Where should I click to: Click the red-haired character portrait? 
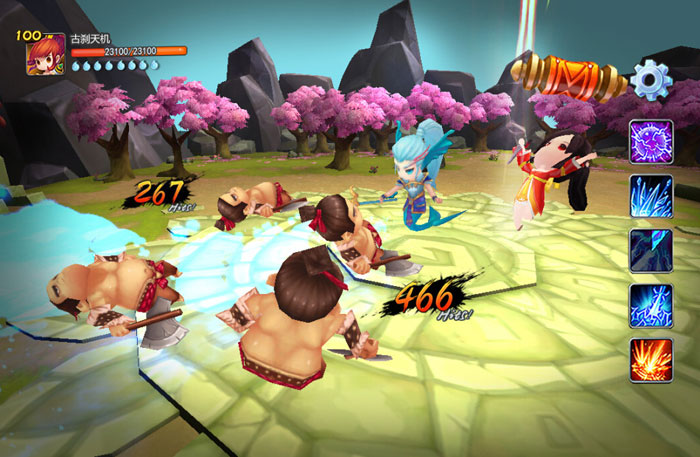tap(45, 54)
